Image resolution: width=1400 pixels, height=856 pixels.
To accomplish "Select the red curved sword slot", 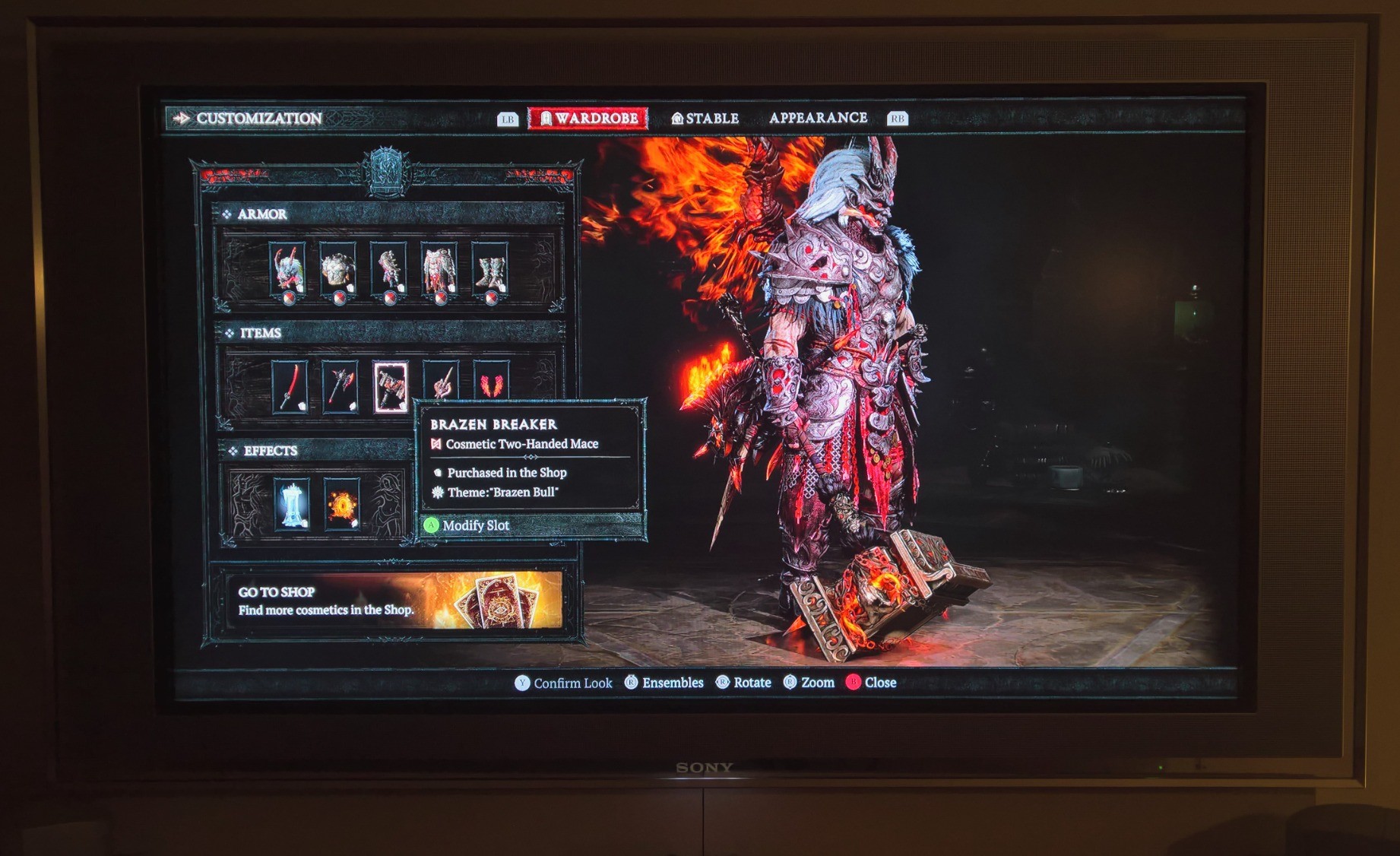I will coord(290,386).
